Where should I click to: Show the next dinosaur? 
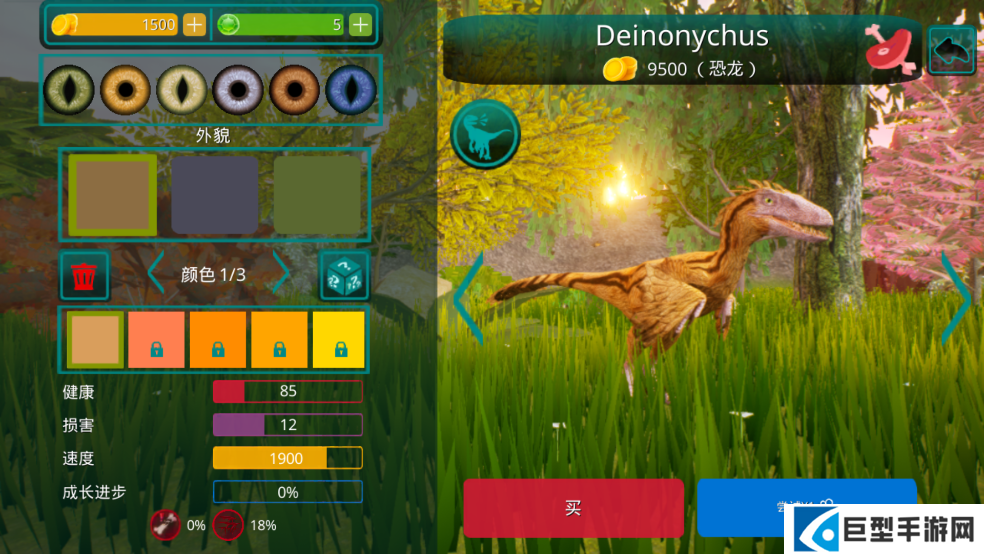coord(957,297)
